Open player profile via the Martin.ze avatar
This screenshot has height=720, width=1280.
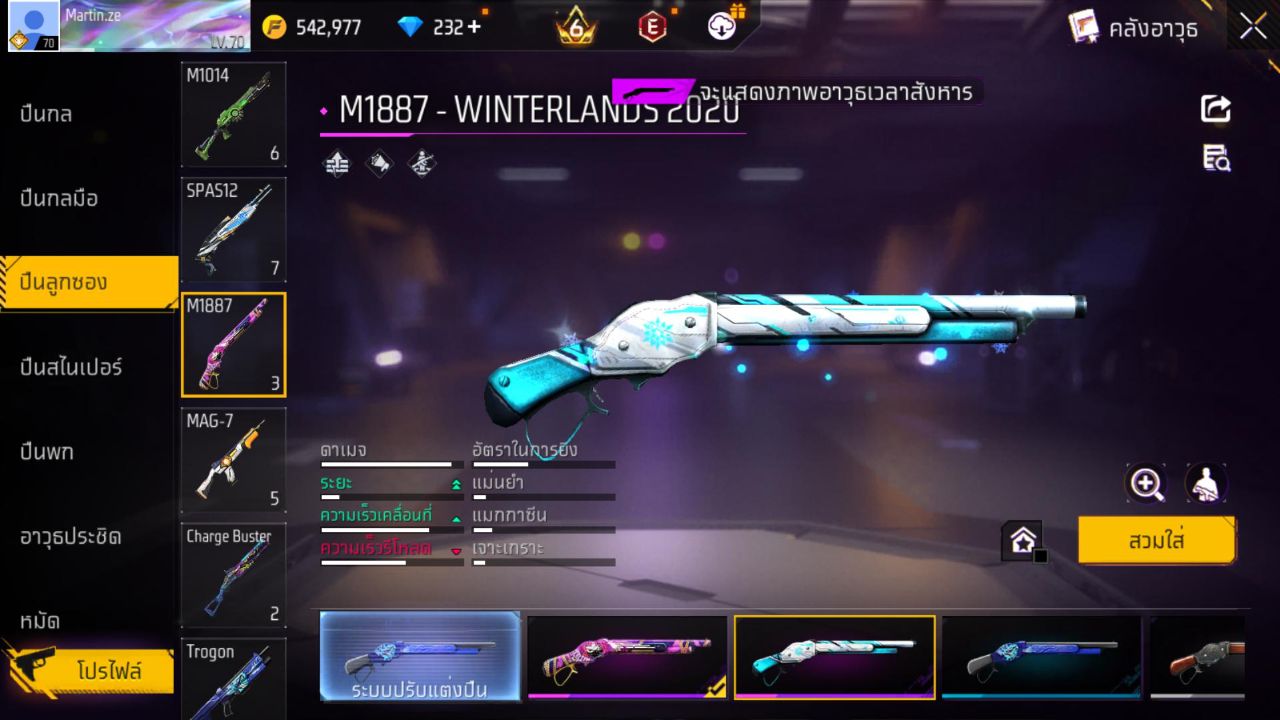(x=33, y=25)
